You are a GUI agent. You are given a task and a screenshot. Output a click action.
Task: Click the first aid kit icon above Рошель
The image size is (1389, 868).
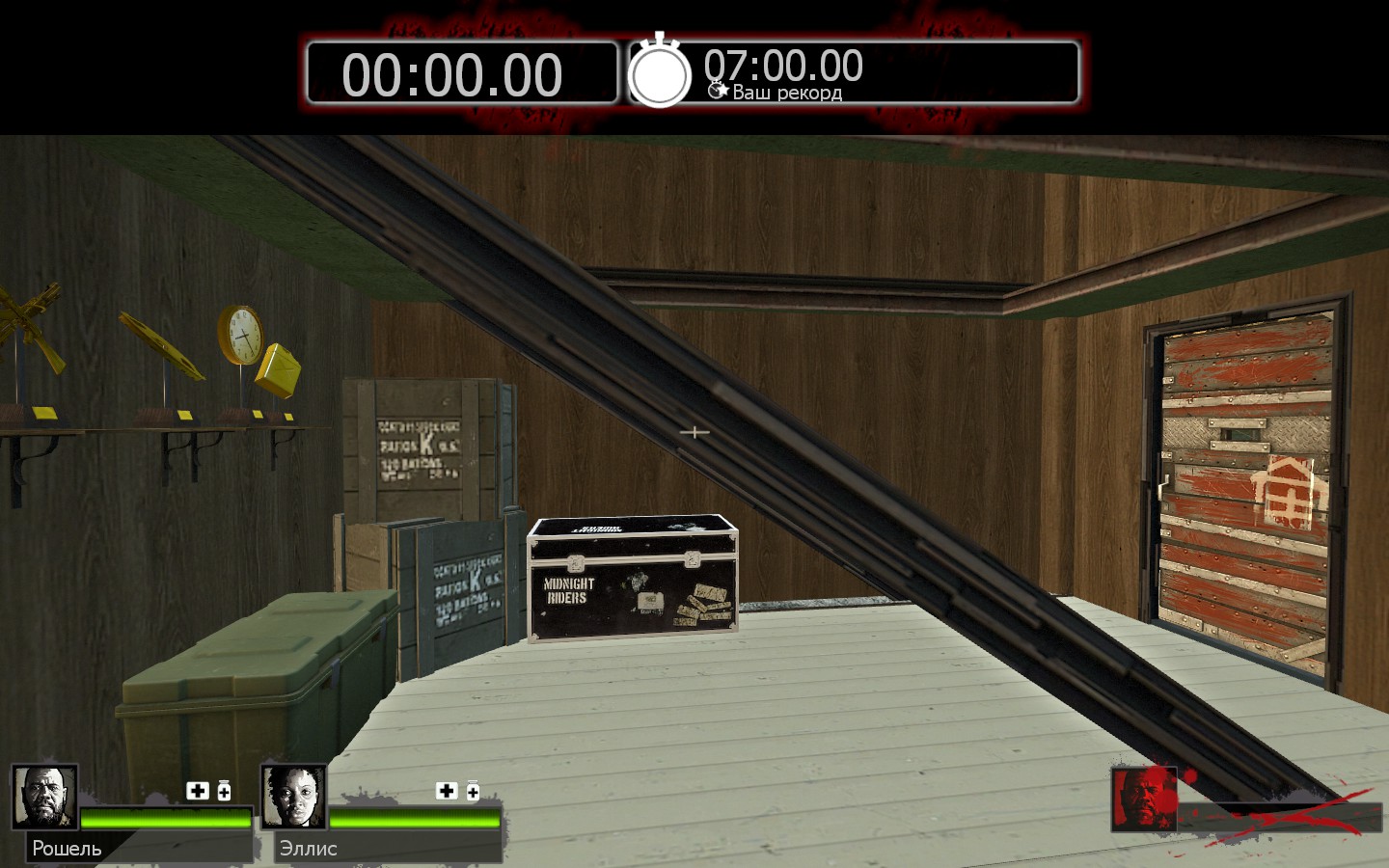coord(198,791)
